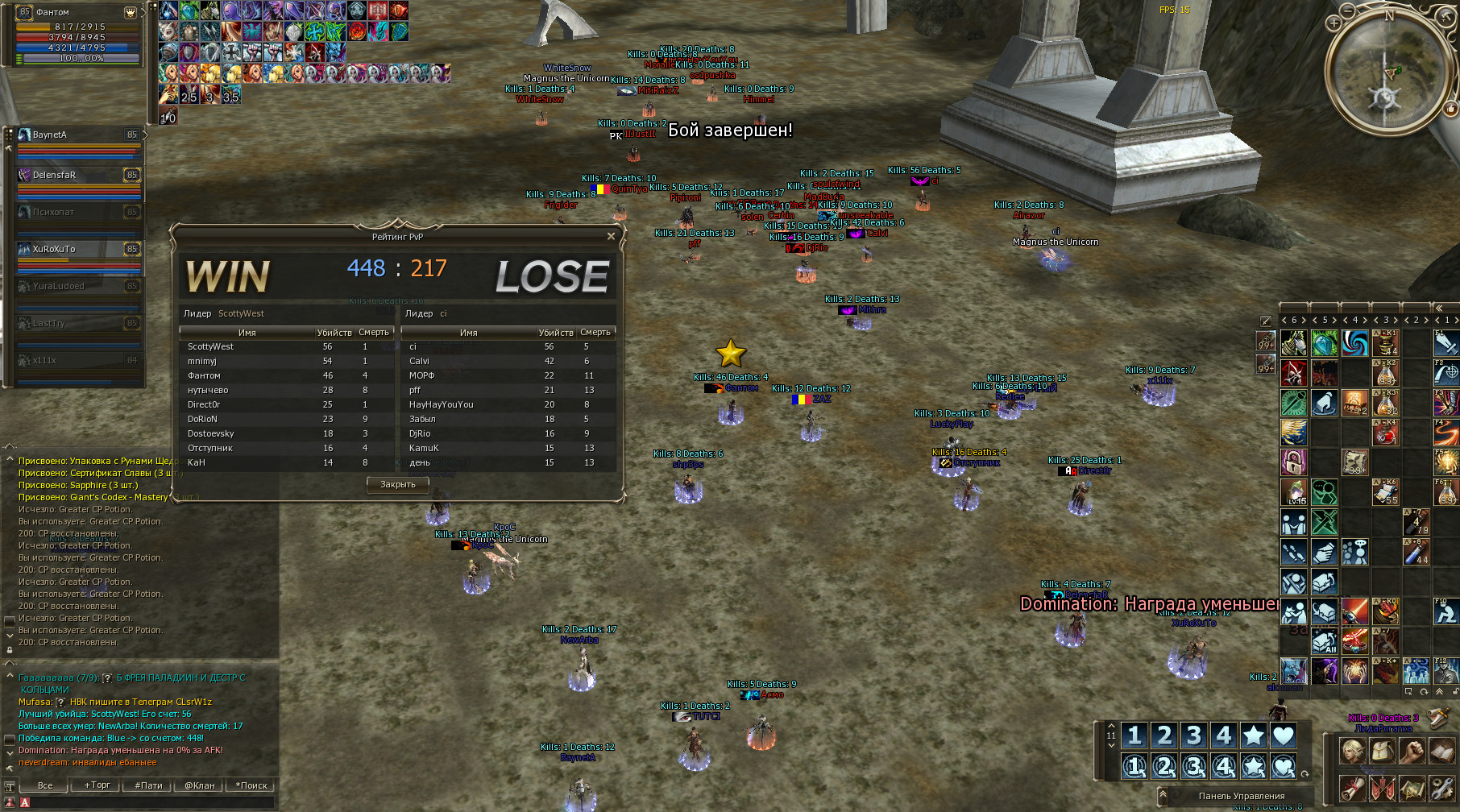
Task: Open the Clan banners icon
Action: point(1381,789)
